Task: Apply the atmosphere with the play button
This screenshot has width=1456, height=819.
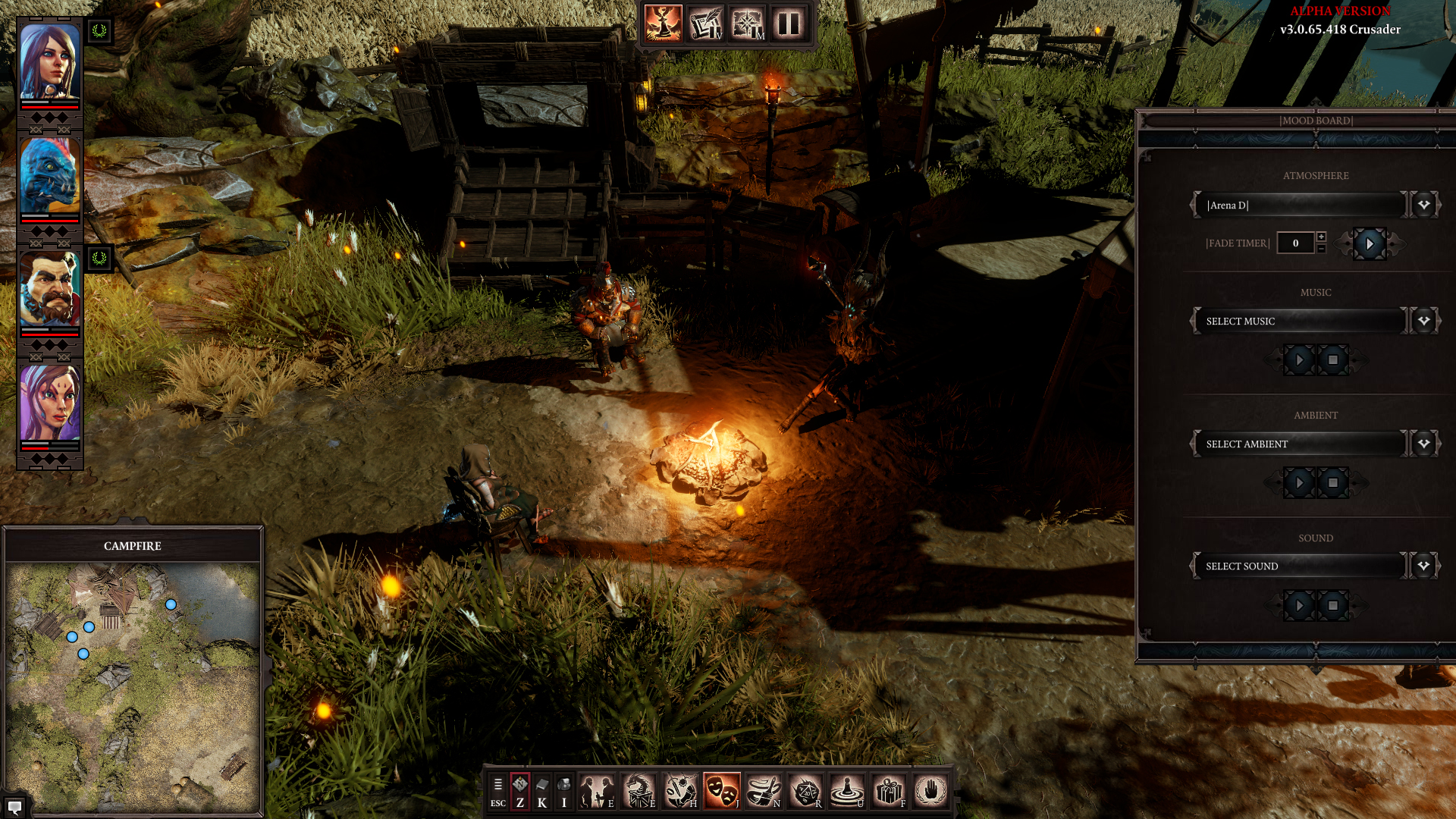Action: (1369, 243)
